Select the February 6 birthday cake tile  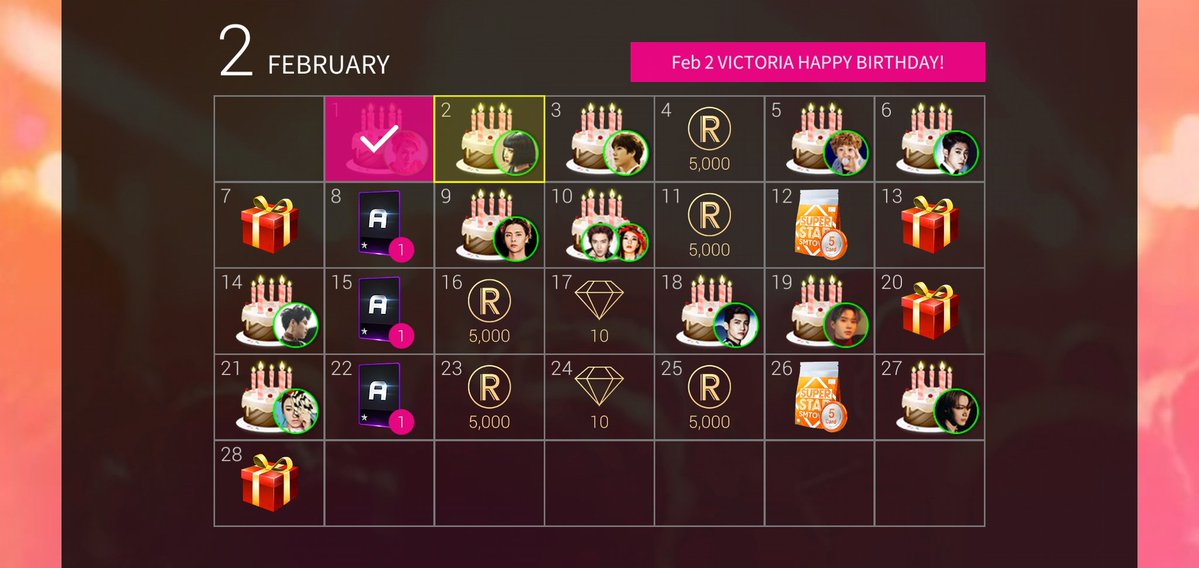pos(929,140)
